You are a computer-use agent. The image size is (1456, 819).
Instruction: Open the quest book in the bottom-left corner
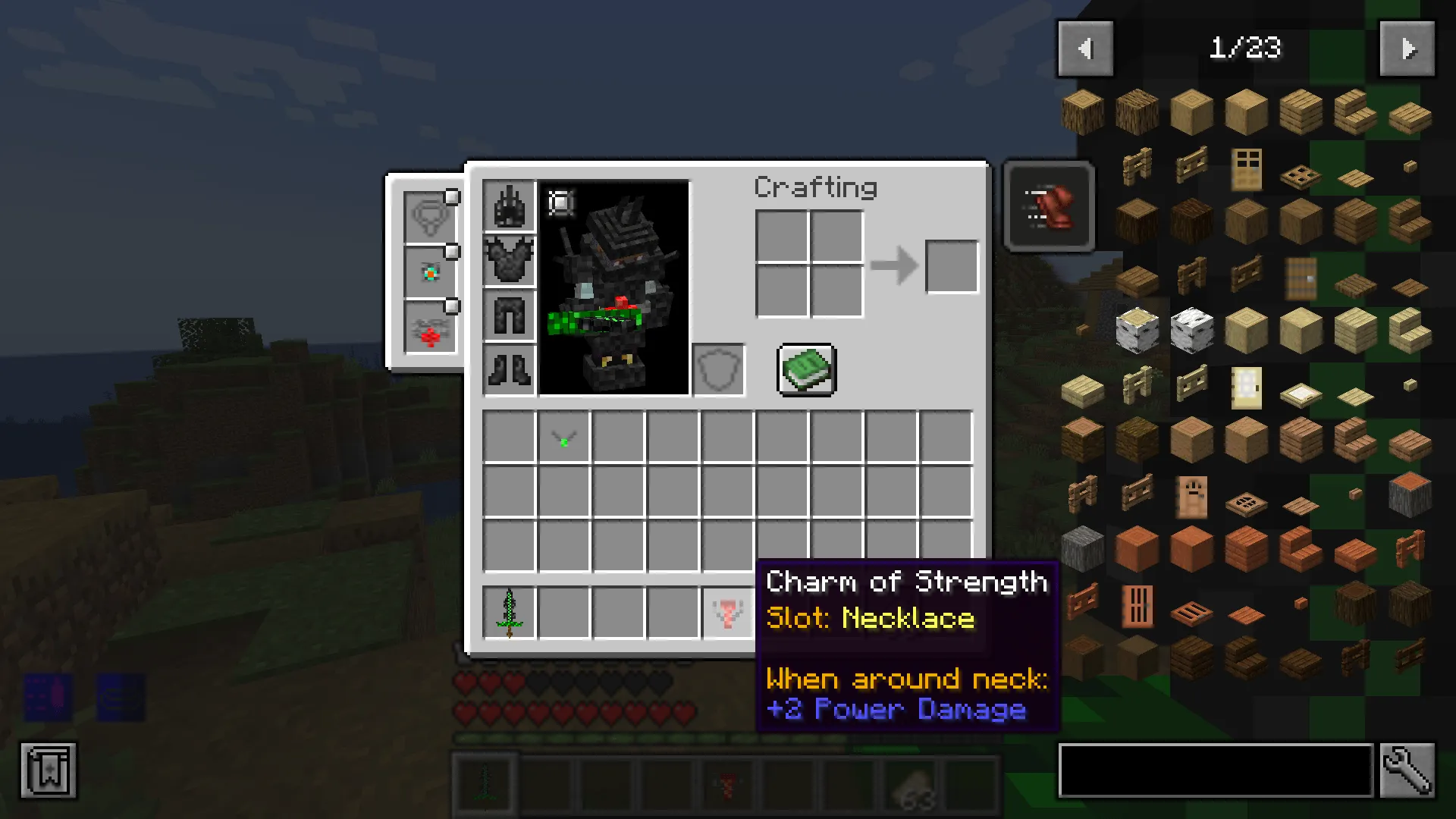pyautogui.click(x=47, y=770)
